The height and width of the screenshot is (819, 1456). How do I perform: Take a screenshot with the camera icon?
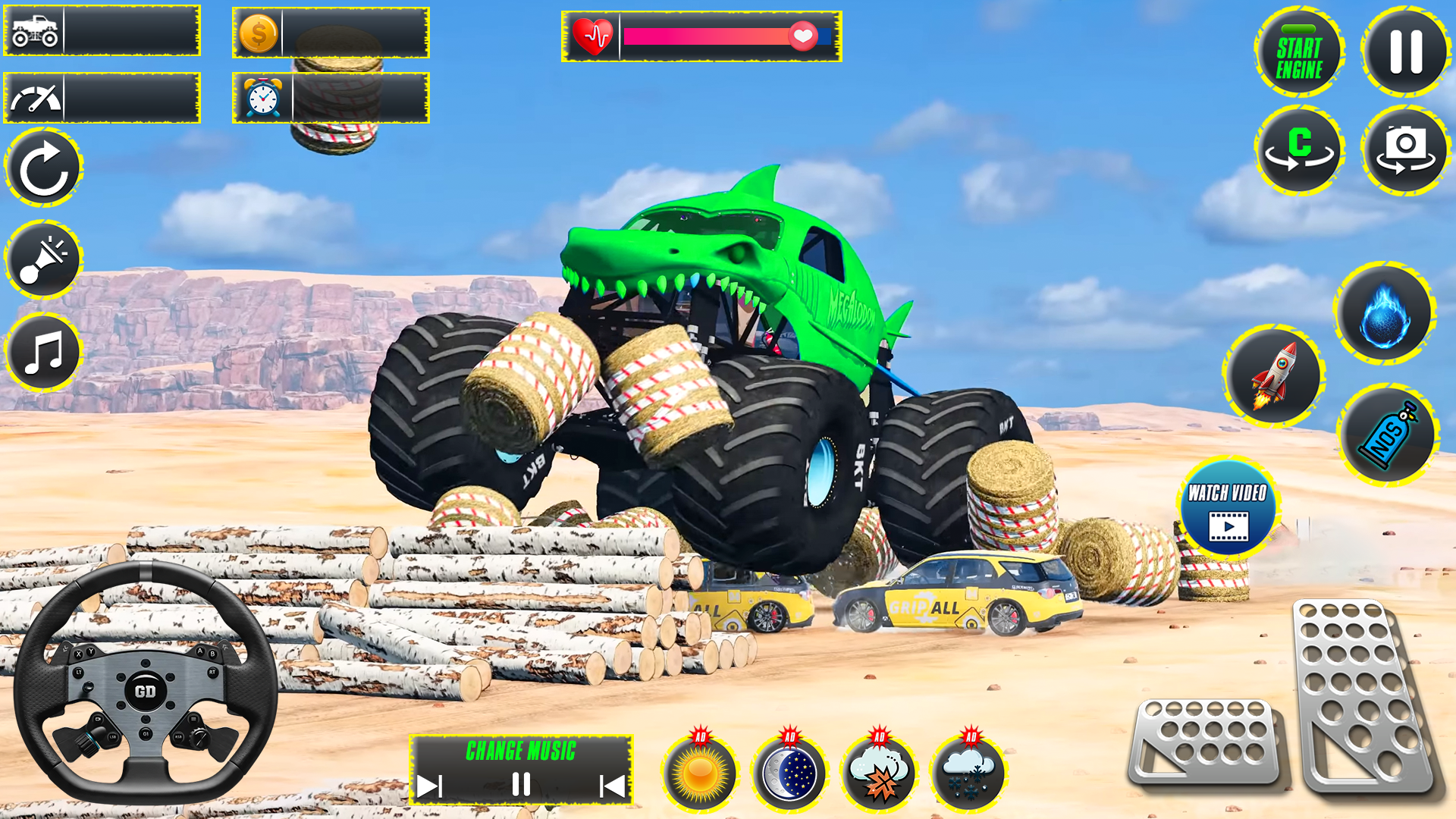1405,149
